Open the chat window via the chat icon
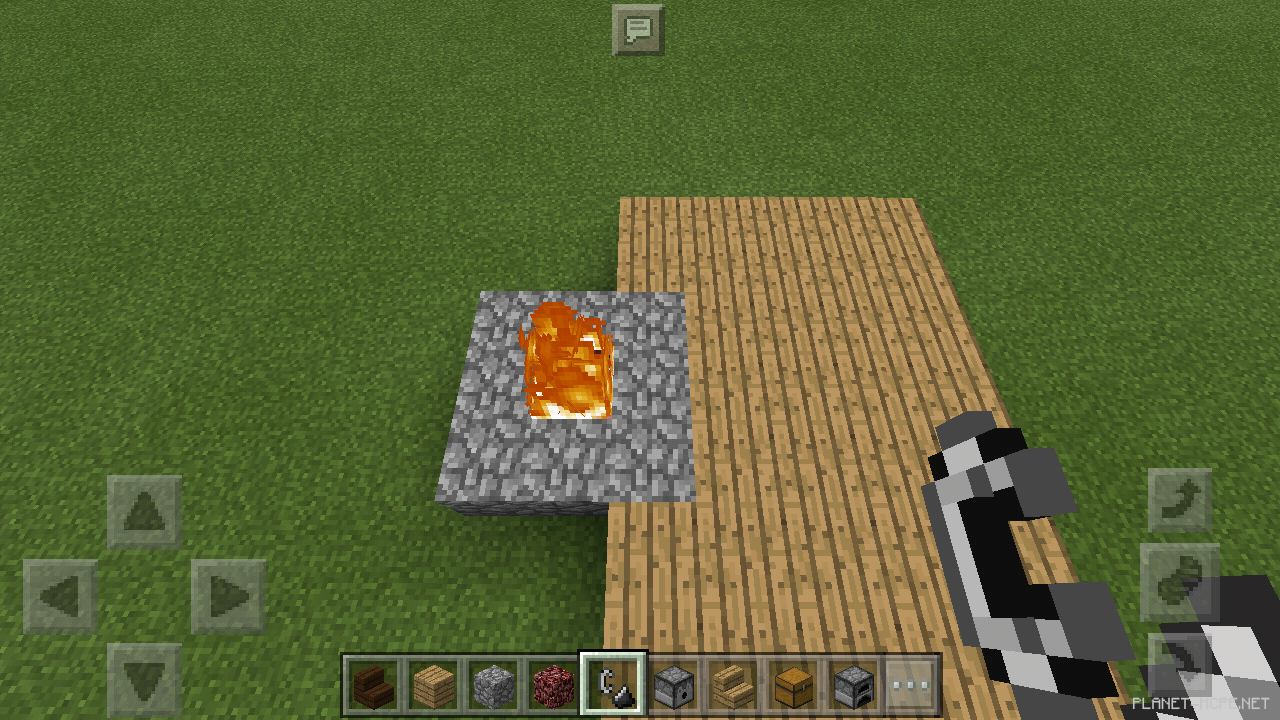1280x720 pixels. (x=638, y=29)
